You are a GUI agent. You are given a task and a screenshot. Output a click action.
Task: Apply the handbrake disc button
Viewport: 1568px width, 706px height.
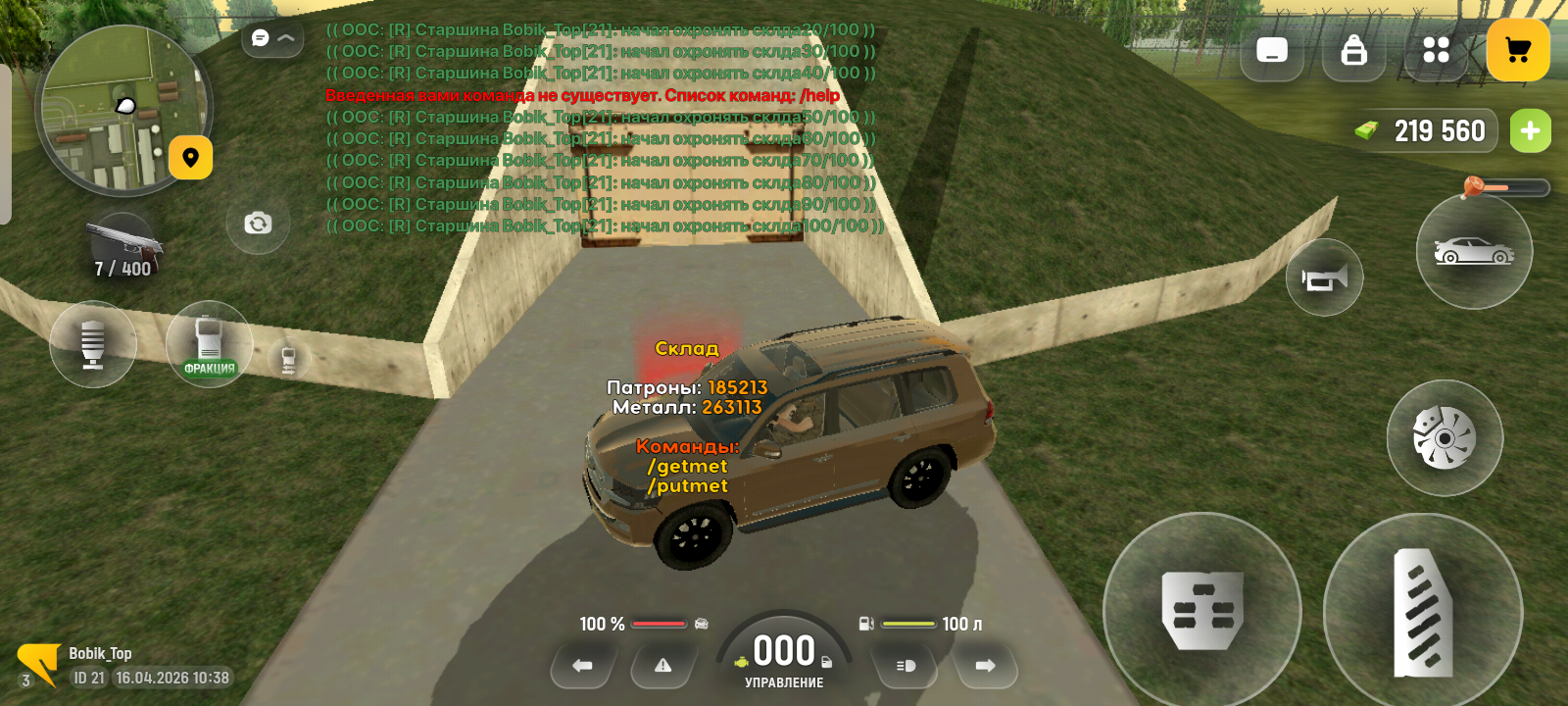pos(1444,437)
